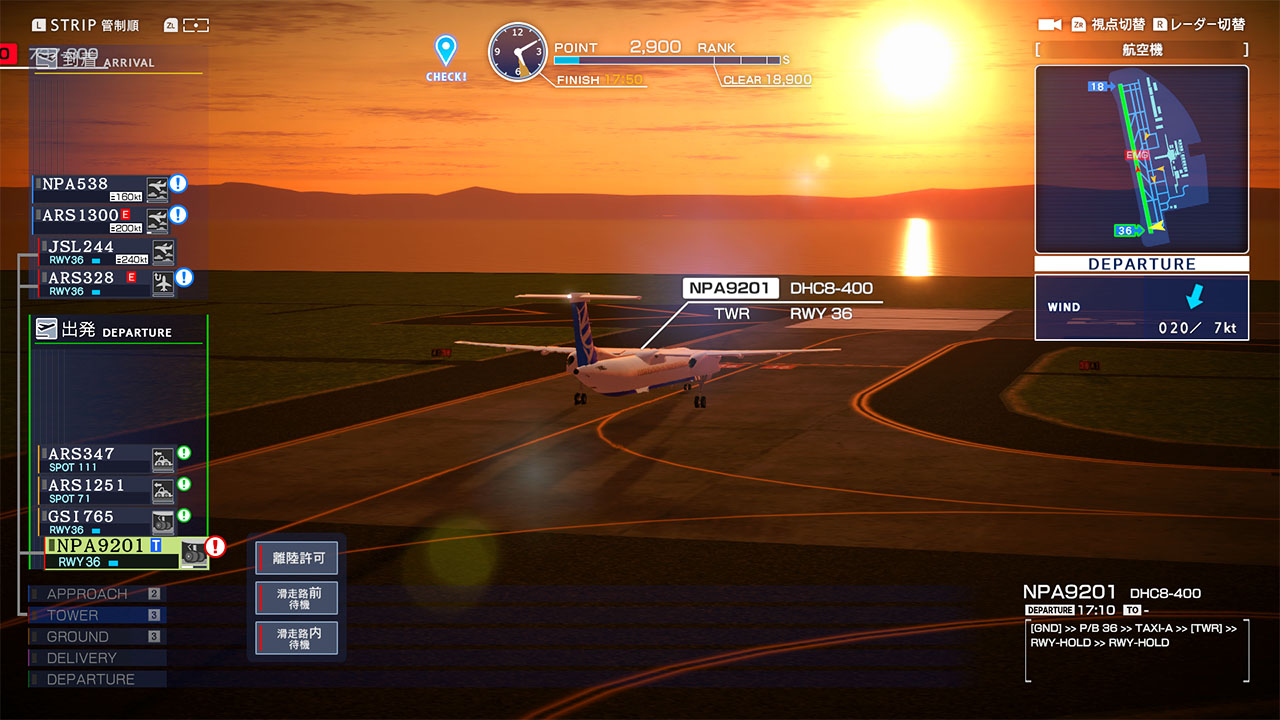Select the NPA538 arrival strip
The height and width of the screenshot is (720, 1280).
tap(92, 187)
